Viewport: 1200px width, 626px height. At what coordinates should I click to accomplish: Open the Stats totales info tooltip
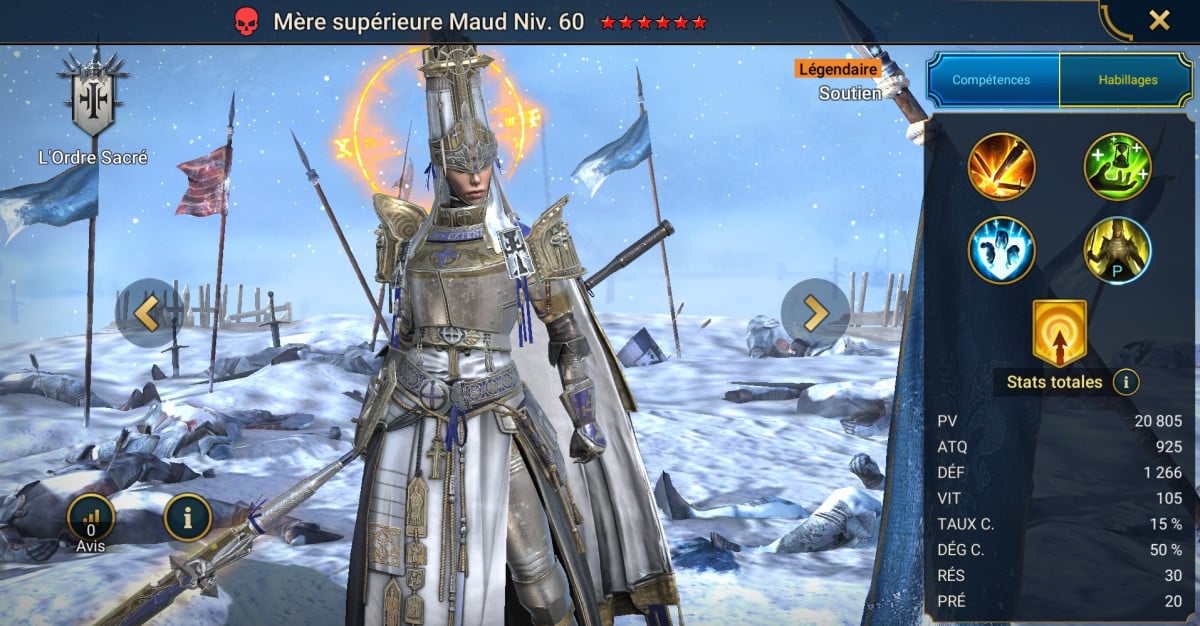1127,381
